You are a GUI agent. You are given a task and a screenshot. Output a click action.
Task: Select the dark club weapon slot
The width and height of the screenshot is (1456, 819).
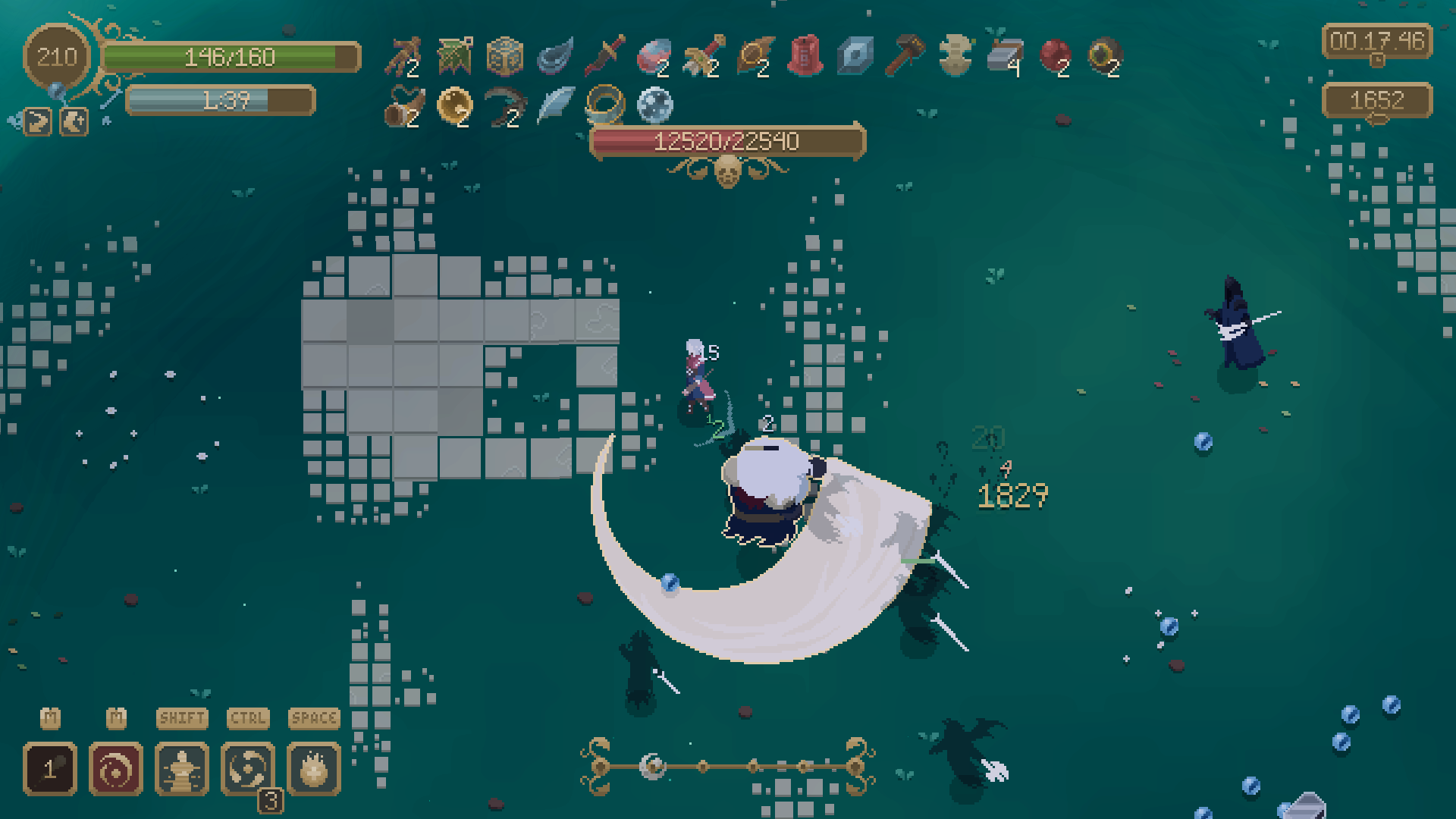tap(50, 769)
